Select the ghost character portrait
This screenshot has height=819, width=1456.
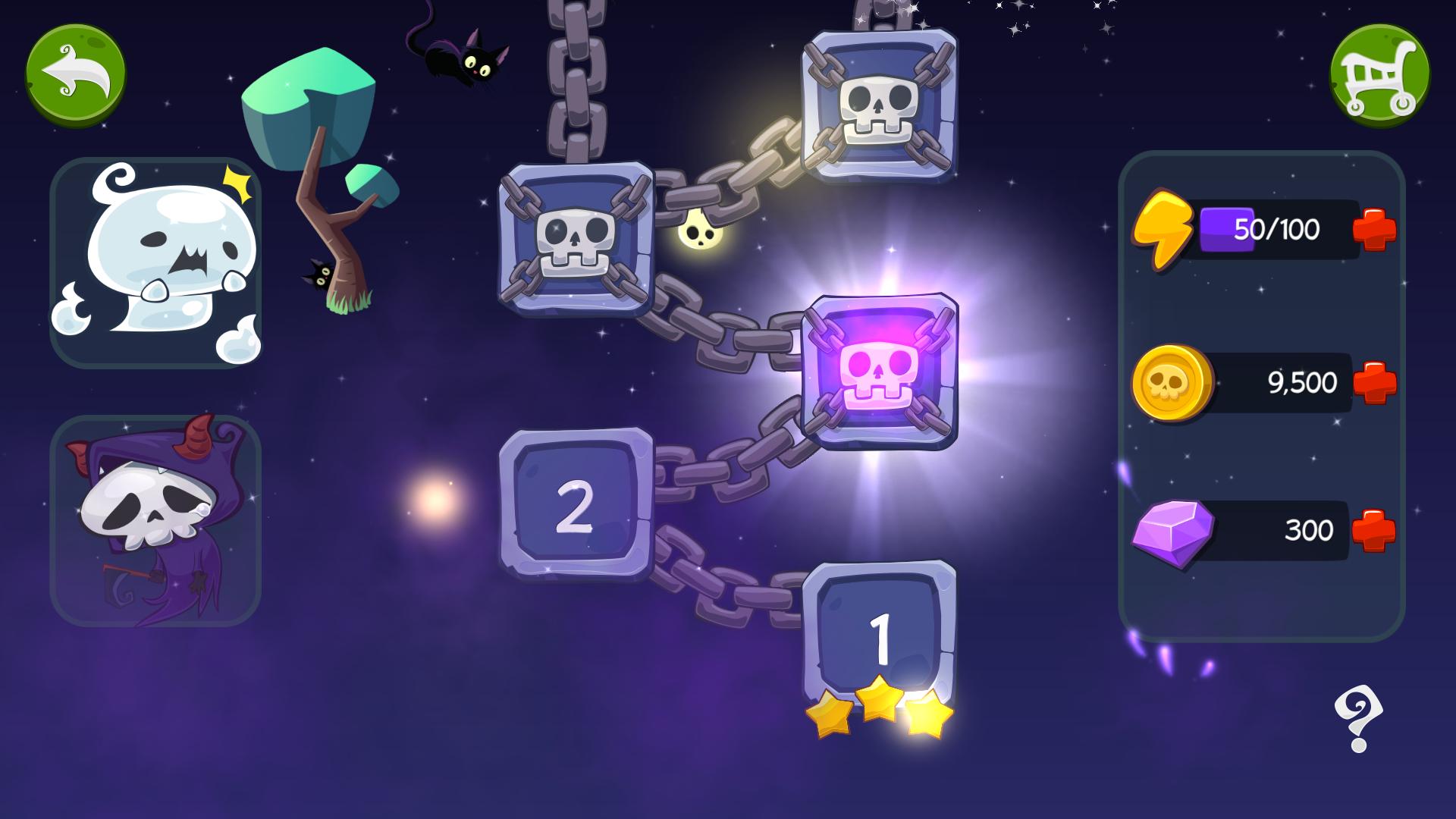pos(157,262)
